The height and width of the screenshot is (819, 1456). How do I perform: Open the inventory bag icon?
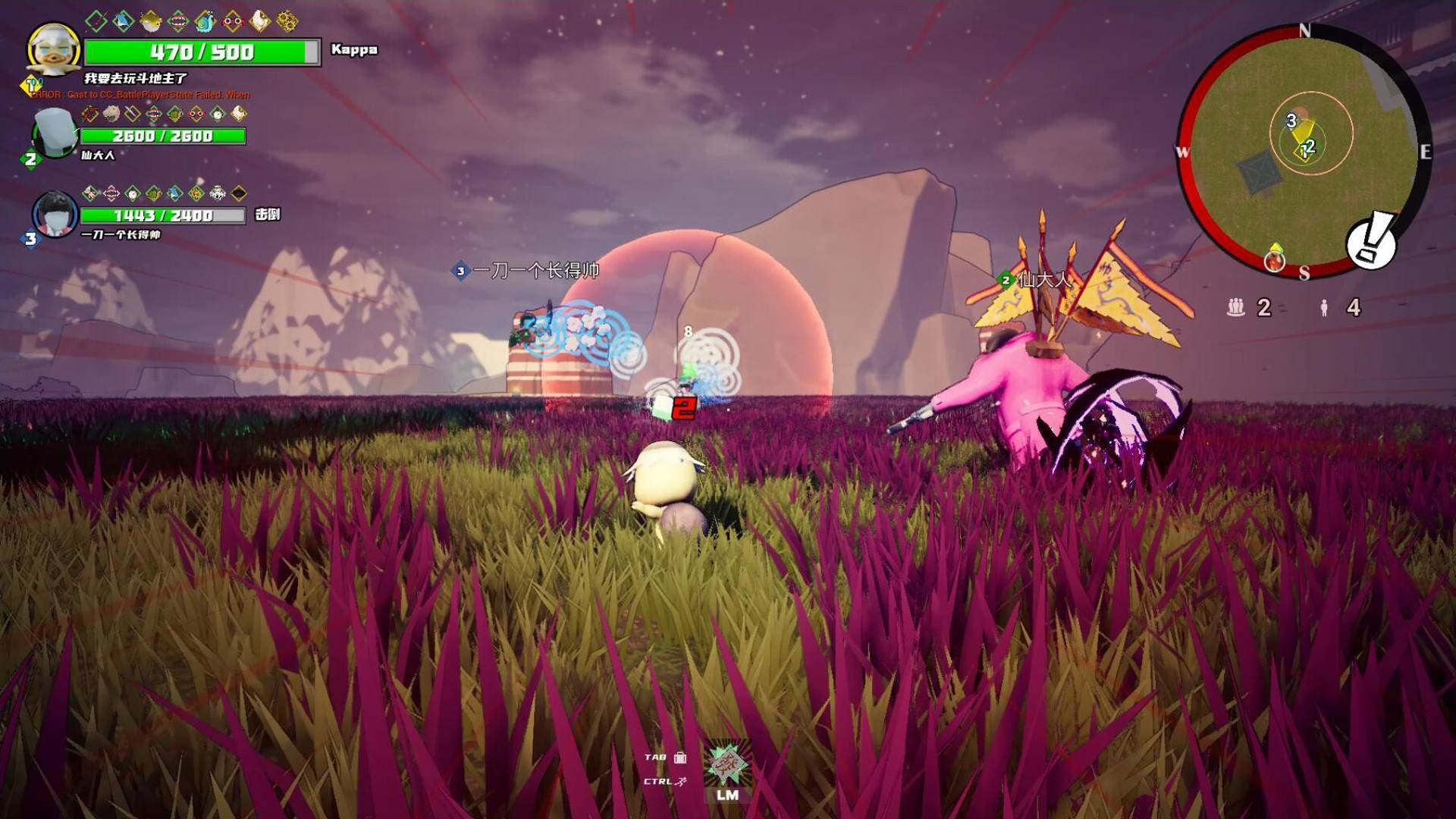coord(680,757)
